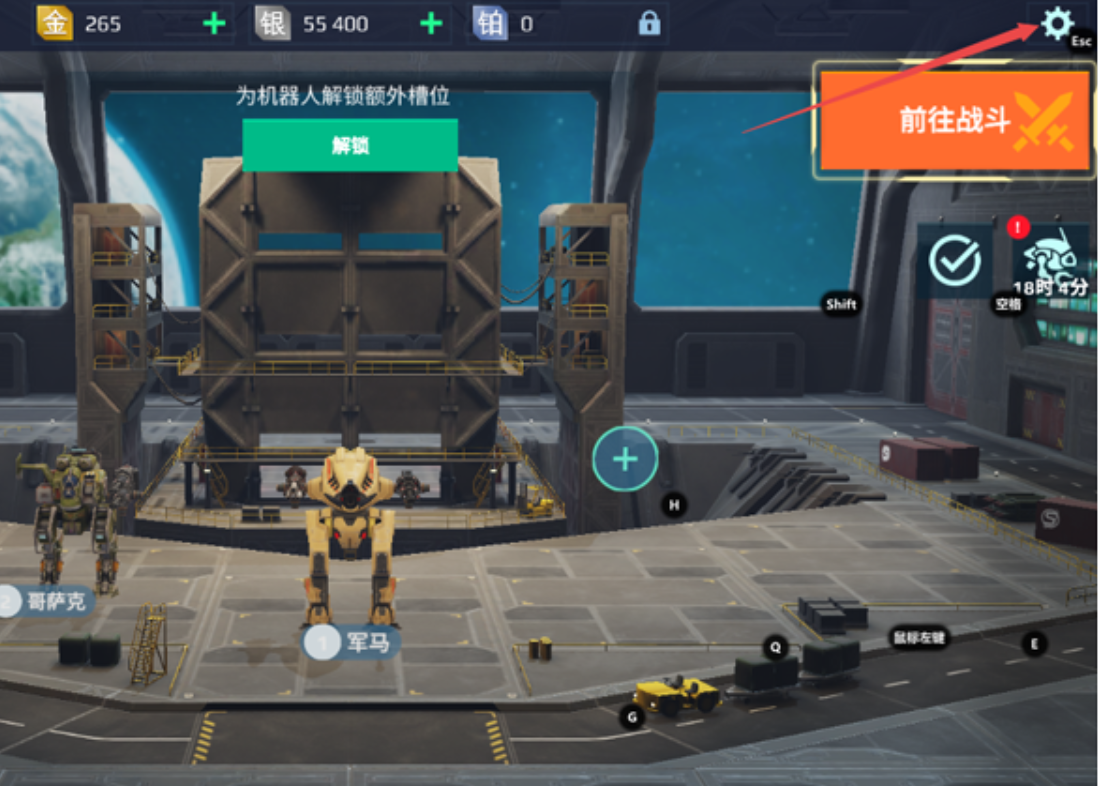Add a robot with the circular plus
The height and width of the screenshot is (786, 1098).
pyautogui.click(x=625, y=459)
